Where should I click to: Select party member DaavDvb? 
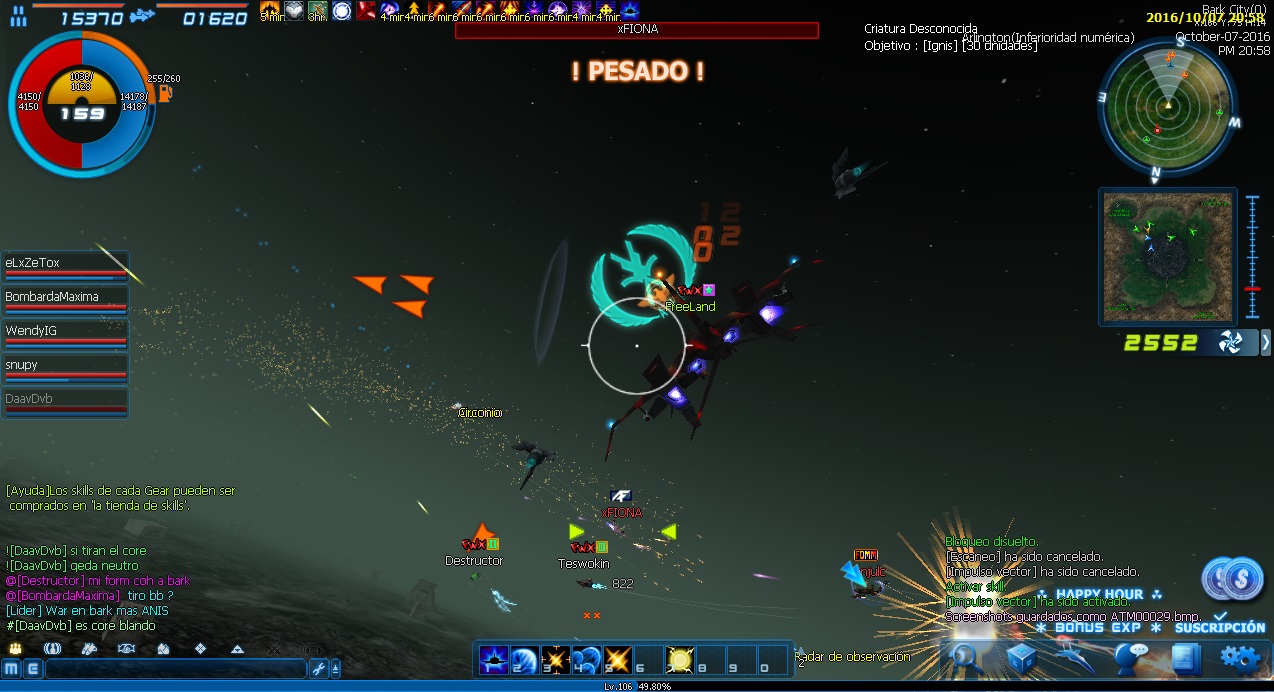click(x=65, y=401)
